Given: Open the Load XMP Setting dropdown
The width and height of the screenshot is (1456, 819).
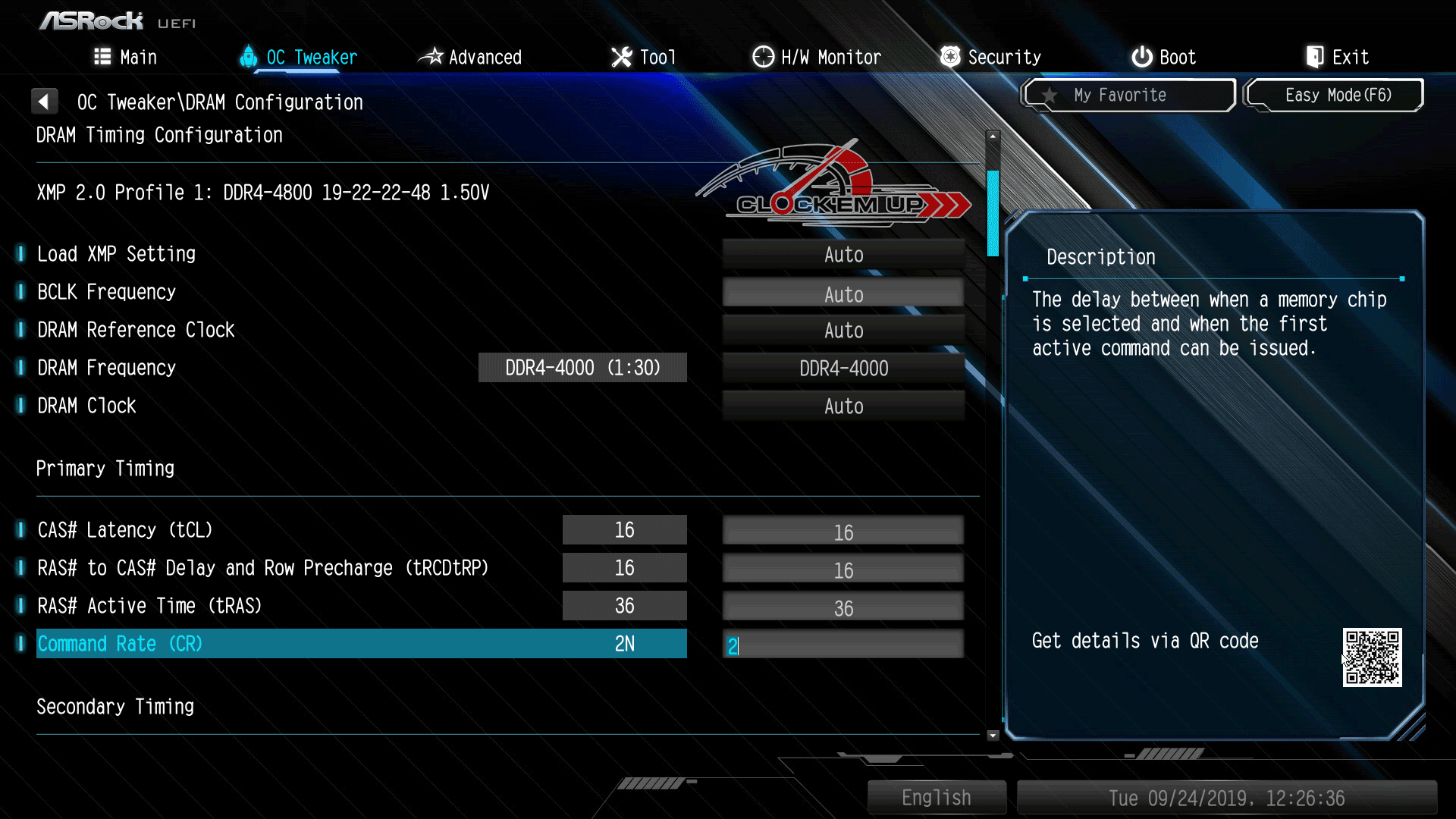Looking at the screenshot, I should [843, 255].
